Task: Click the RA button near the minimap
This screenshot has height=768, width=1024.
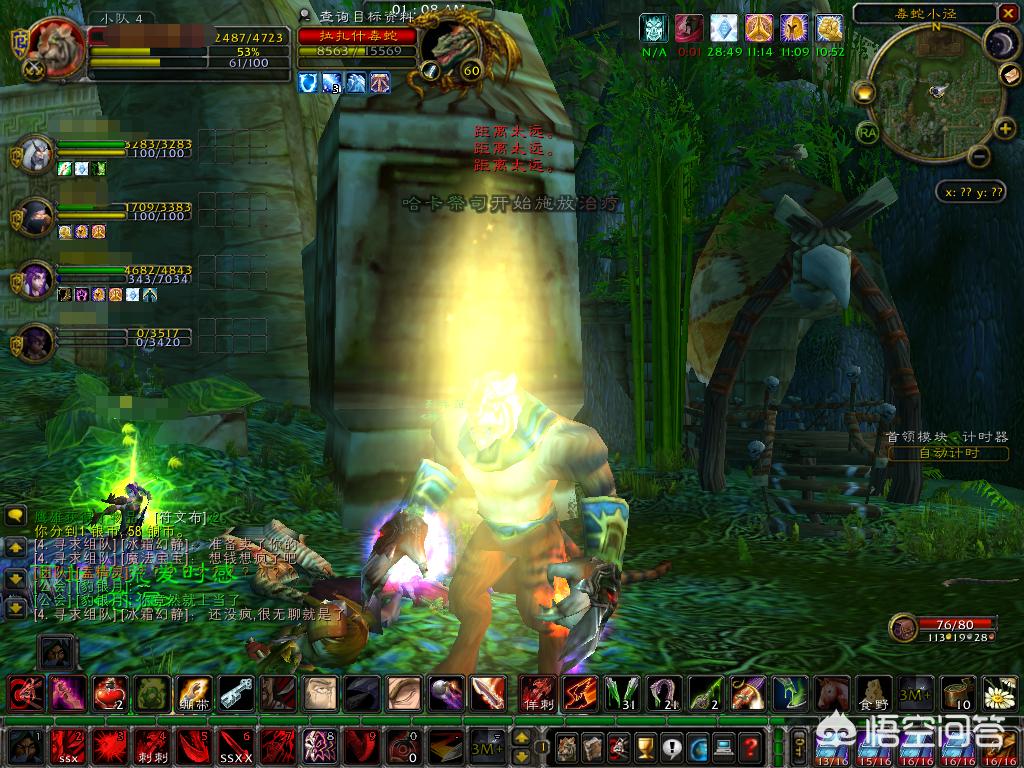Action: click(867, 131)
